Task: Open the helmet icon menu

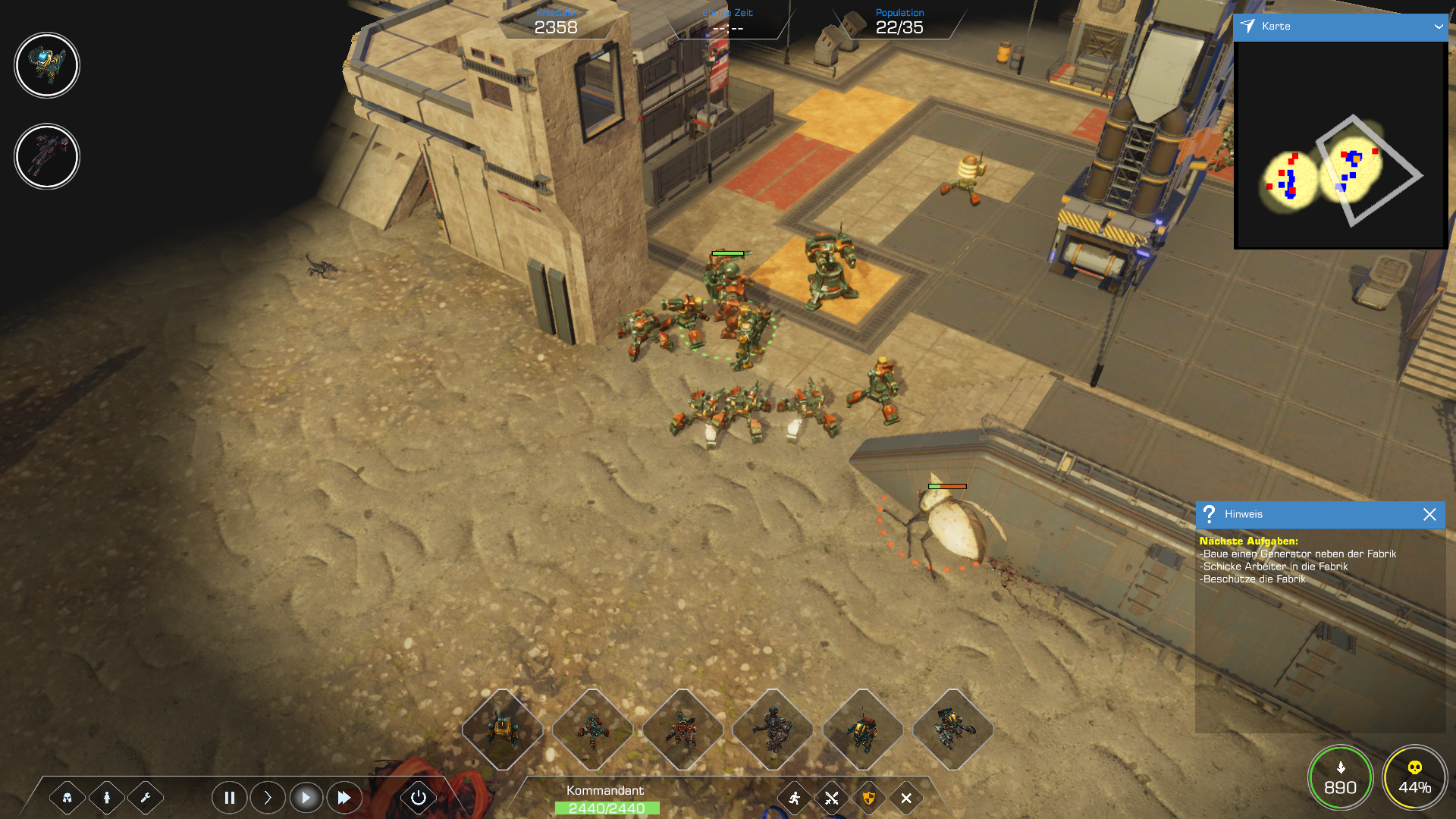Action: 67,798
